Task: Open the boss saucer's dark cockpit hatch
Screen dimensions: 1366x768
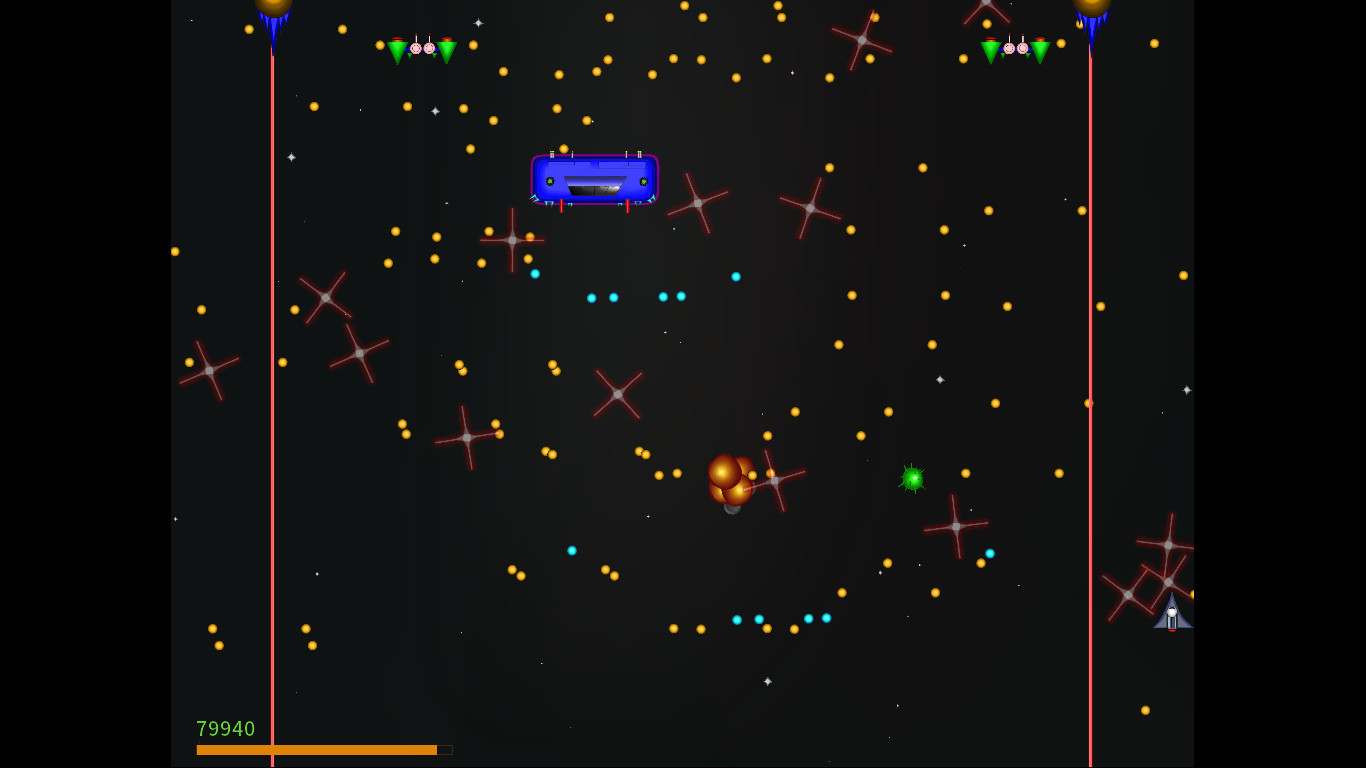Action: [597, 186]
